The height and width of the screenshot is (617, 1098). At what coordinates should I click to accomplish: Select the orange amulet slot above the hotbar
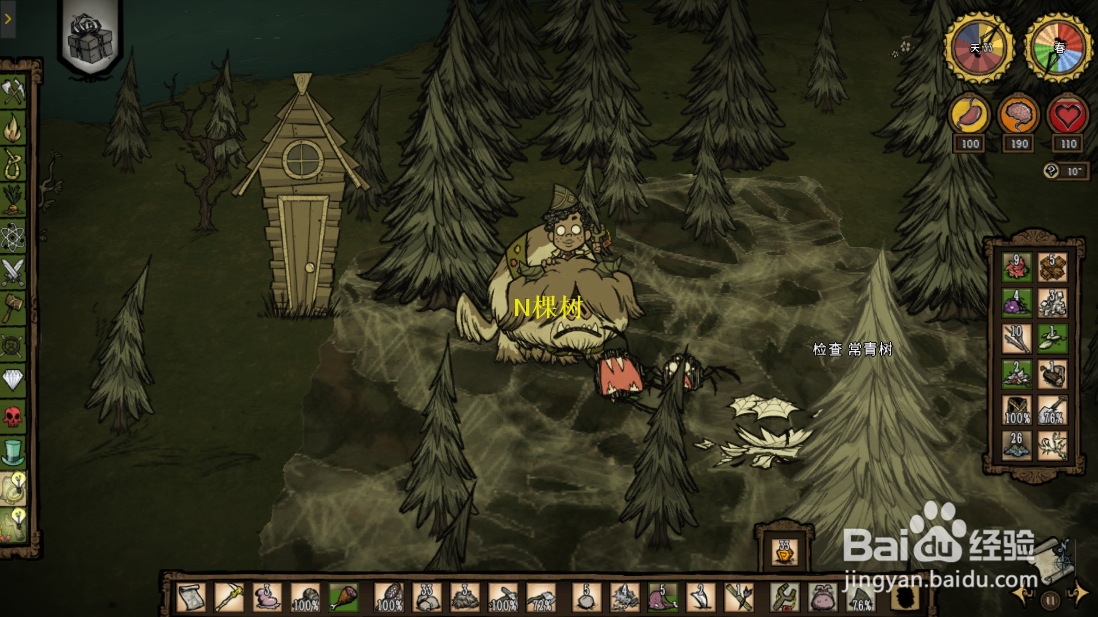(x=785, y=549)
